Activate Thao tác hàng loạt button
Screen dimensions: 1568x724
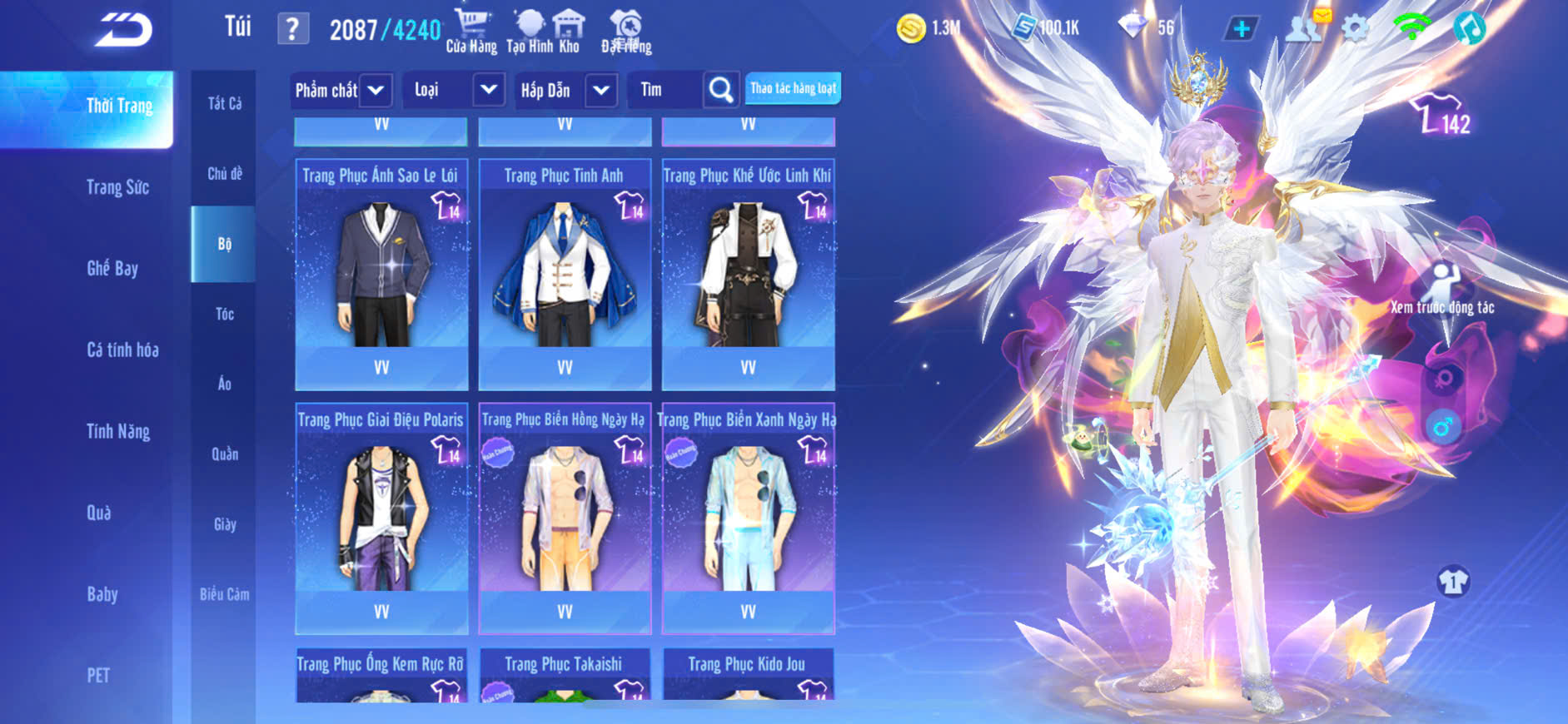tap(792, 88)
